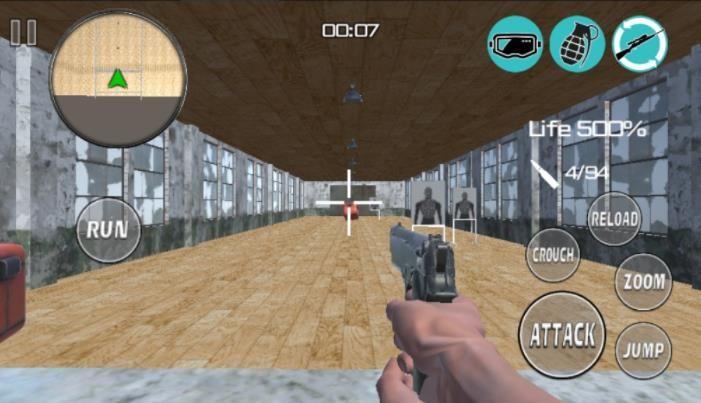This screenshot has width=701, height=403.
Task: Click the circular minimap radar
Action: tap(118, 79)
